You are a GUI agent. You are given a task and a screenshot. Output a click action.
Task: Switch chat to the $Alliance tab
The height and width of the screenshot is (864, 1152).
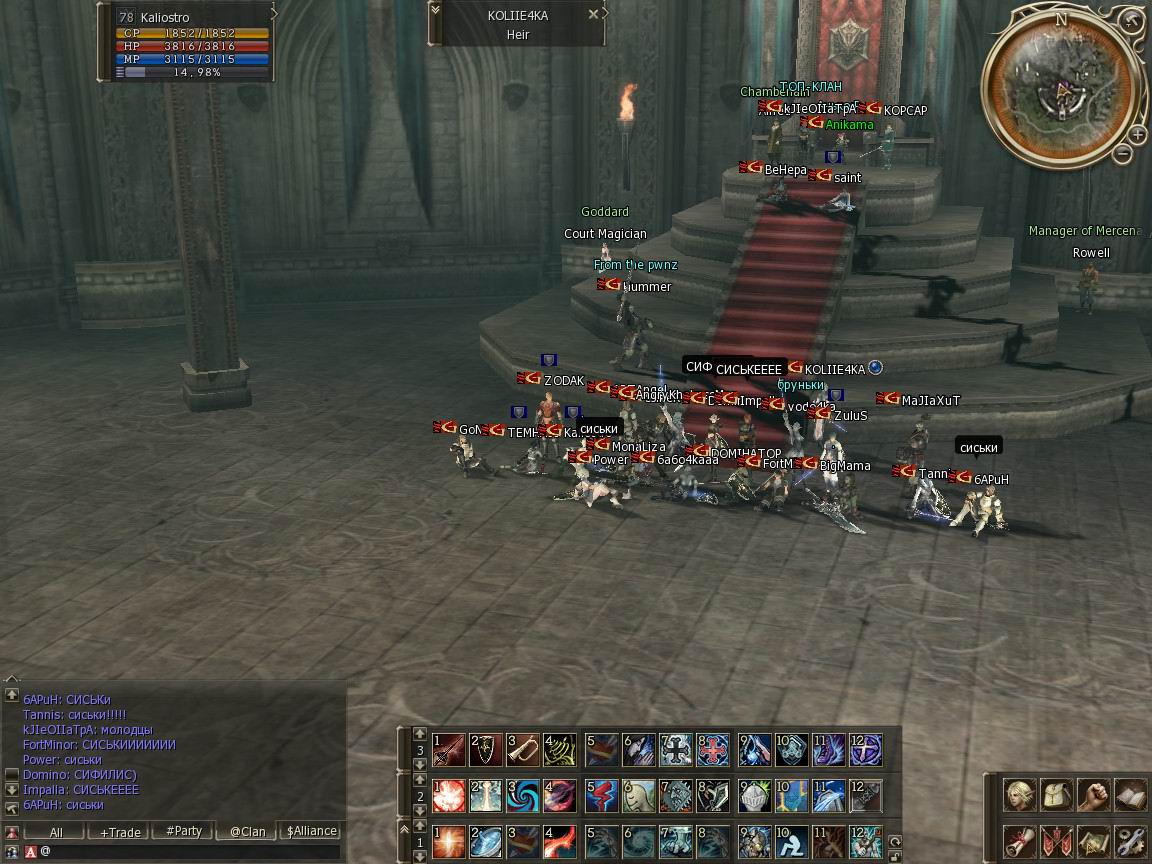[x=311, y=832]
